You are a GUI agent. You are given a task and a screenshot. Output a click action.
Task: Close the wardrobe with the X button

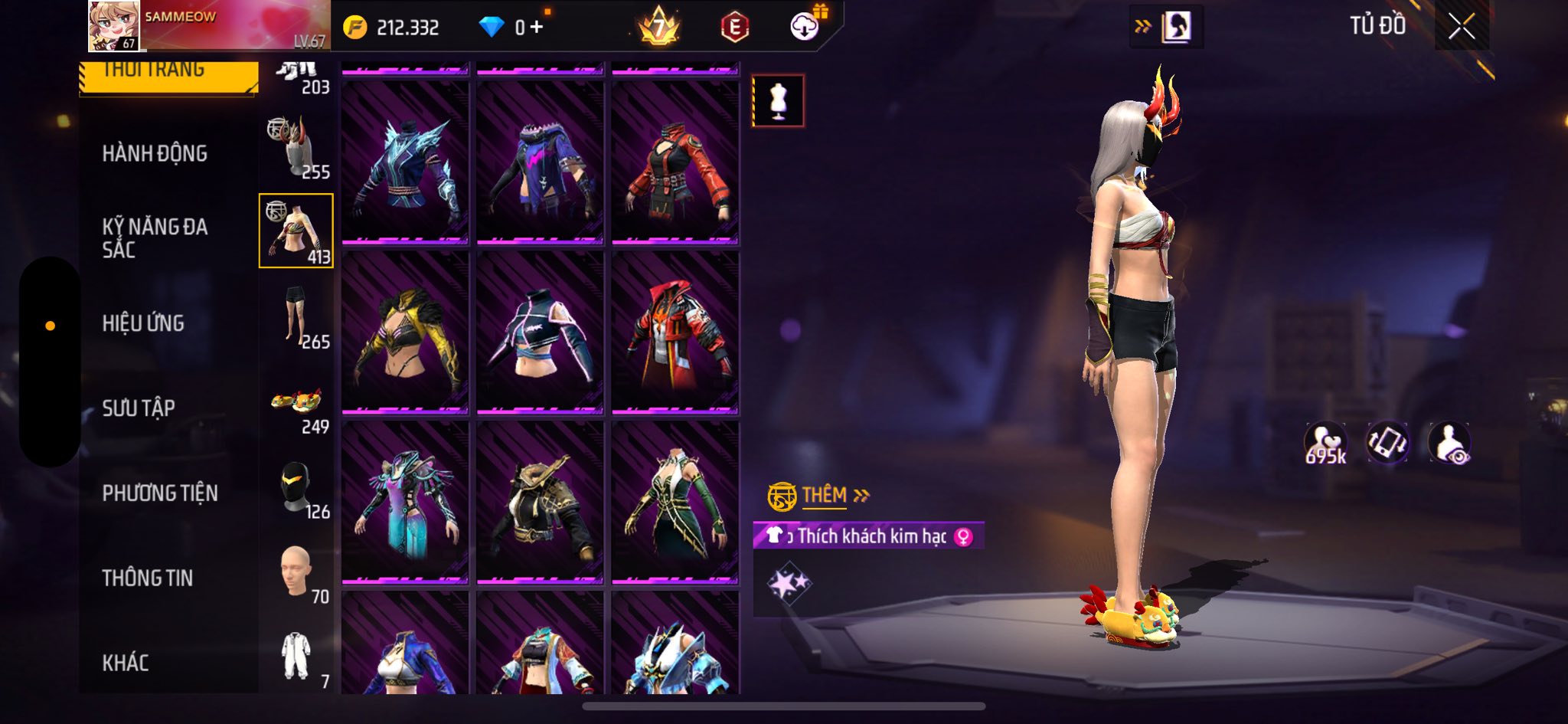tap(1461, 28)
